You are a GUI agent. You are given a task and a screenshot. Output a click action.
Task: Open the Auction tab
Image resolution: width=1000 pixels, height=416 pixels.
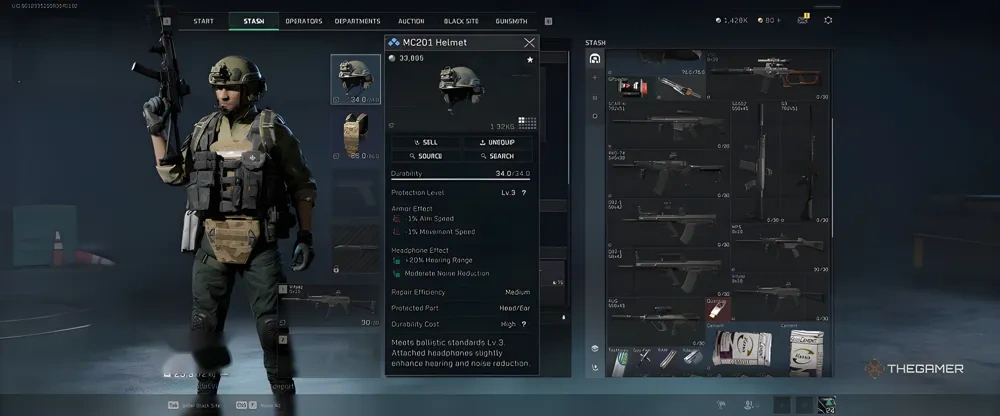pos(411,21)
